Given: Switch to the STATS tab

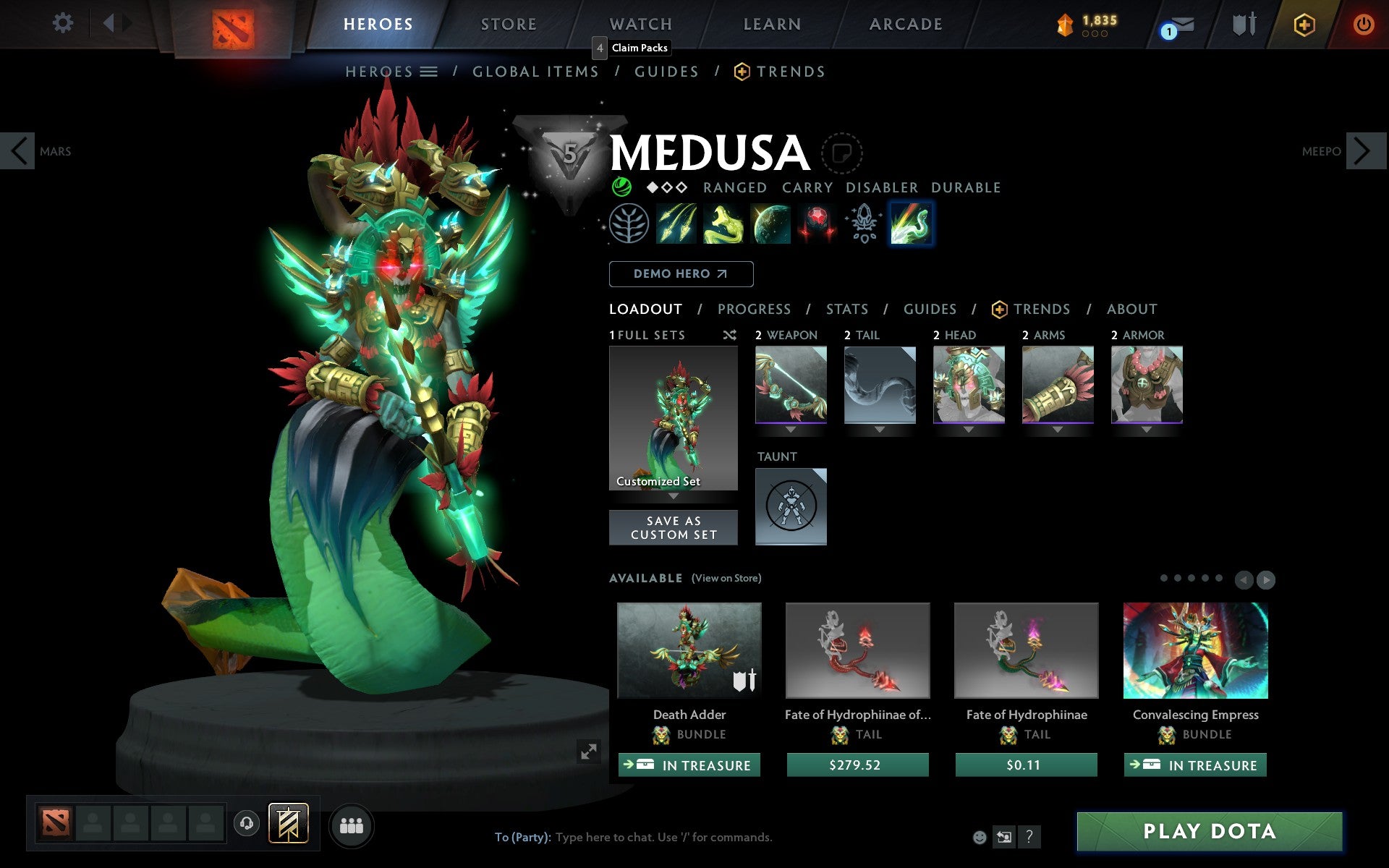Looking at the screenshot, I should (x=846, y=309).
